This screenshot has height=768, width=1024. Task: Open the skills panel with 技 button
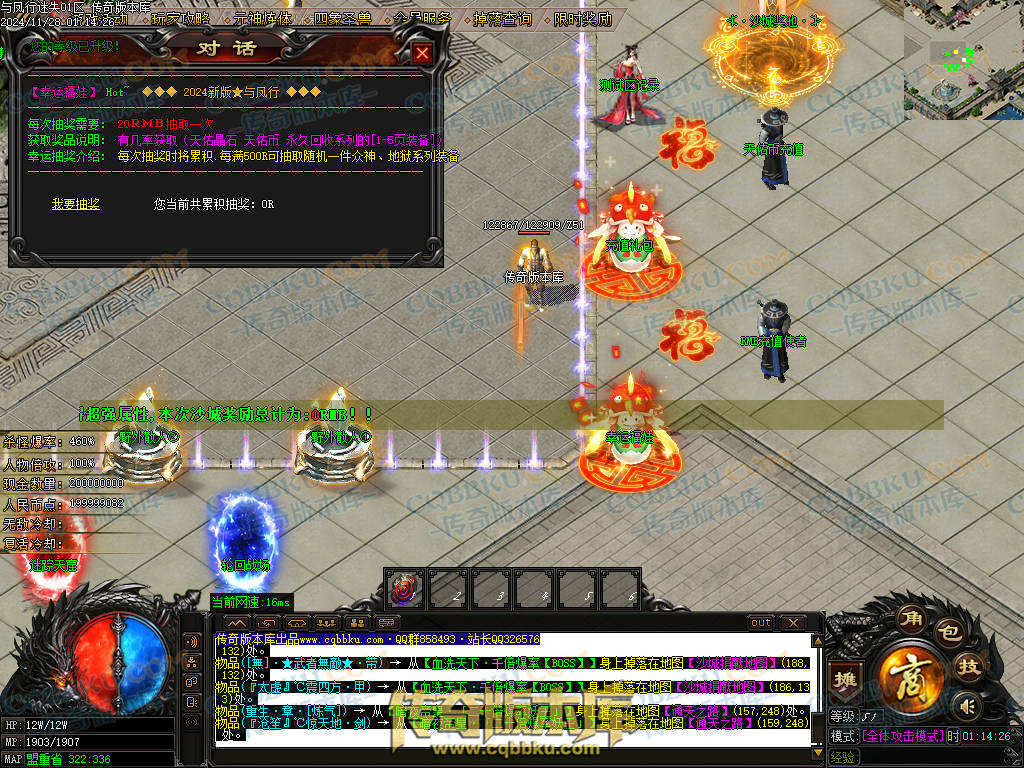pos(968,667)
